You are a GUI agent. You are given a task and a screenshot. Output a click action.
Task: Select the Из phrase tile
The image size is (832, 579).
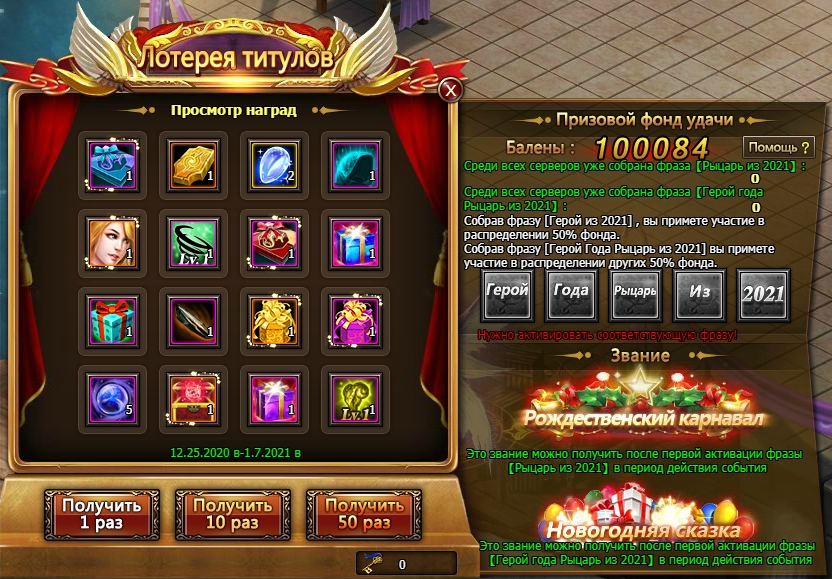pyautogui.click(x=699, y=294)
